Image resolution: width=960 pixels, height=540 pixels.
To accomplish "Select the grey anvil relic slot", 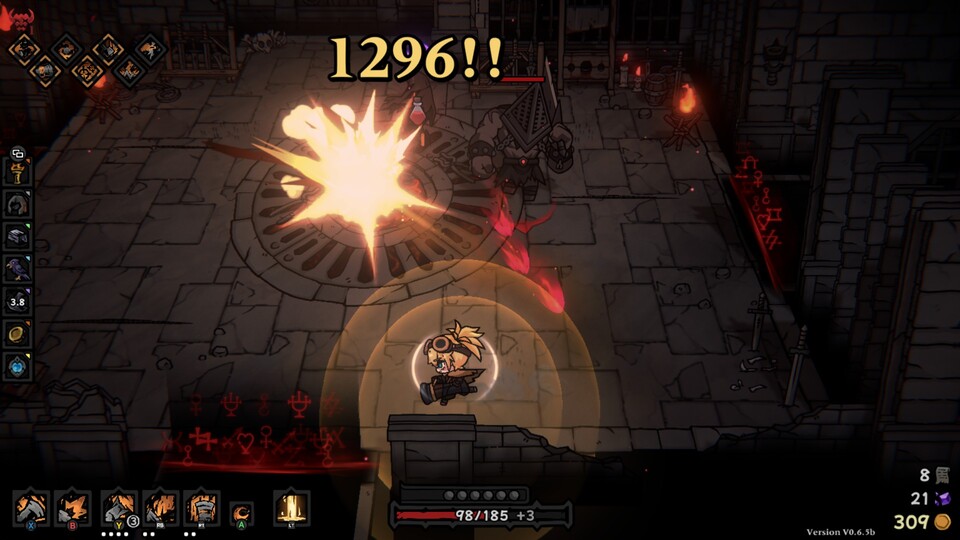I will tap(17, 236).
